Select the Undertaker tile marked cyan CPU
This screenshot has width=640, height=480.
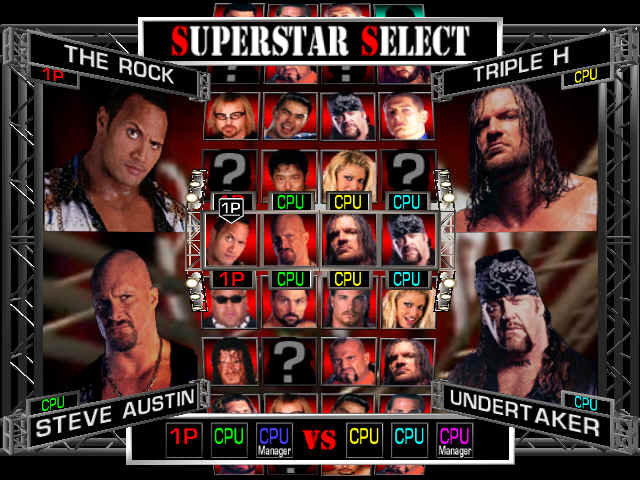pyautogui.click(x=407, y=240)
